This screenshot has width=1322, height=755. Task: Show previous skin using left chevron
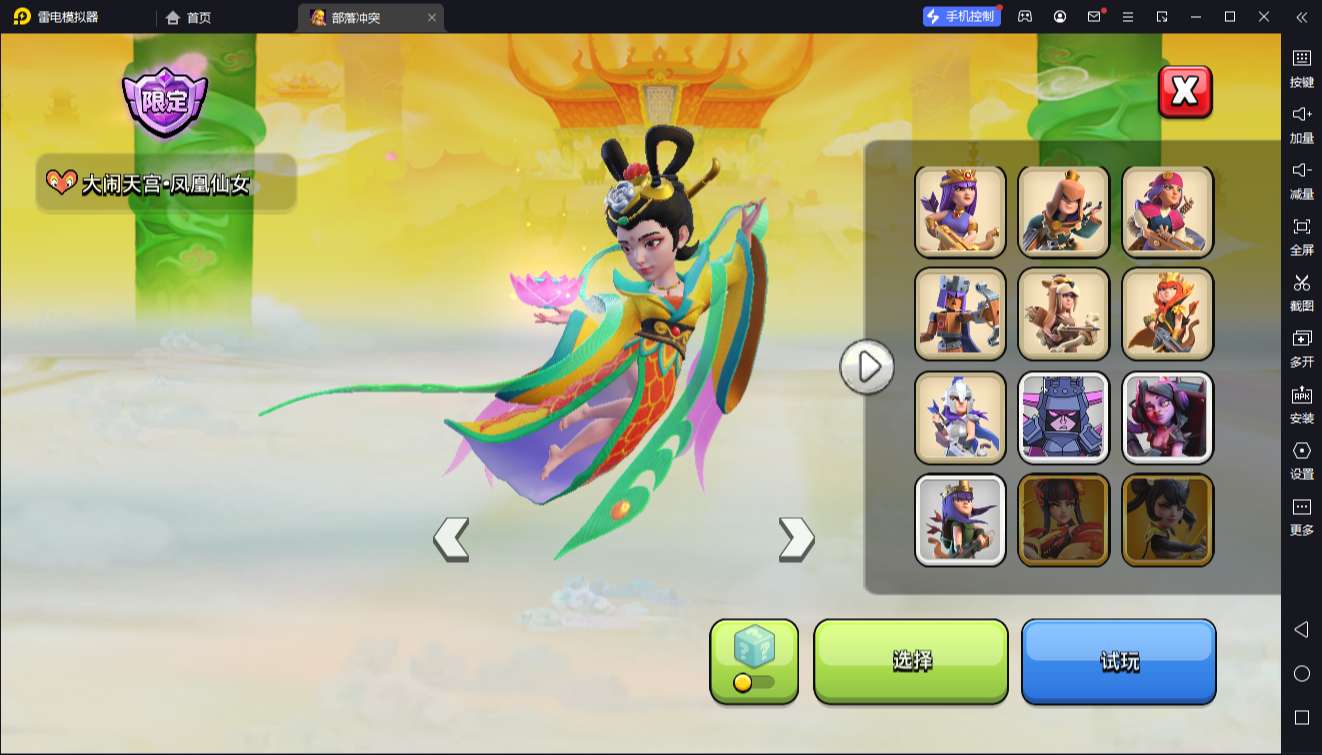tap(453, 536)
